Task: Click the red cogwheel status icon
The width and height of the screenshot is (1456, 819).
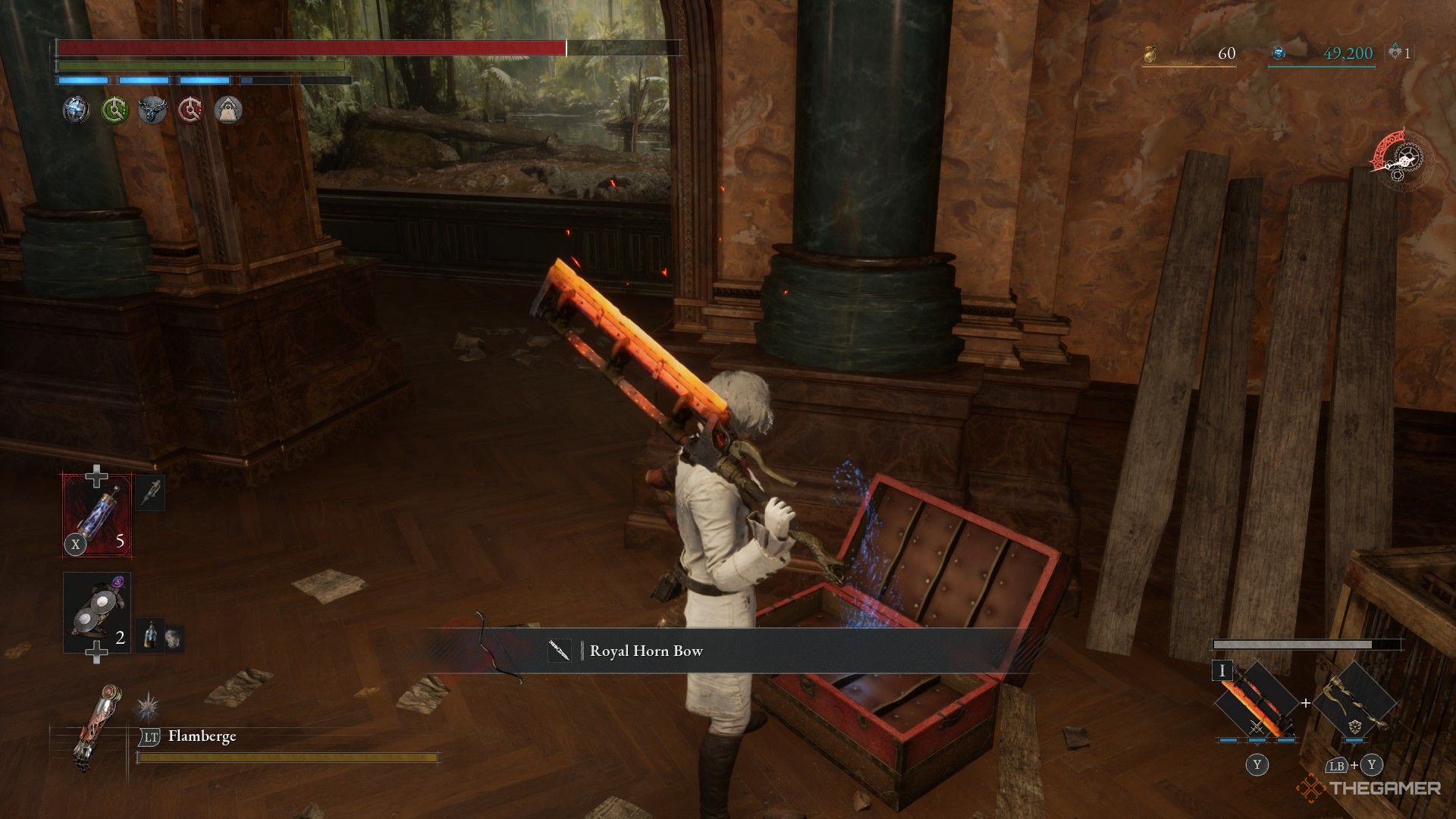Action: pyautogui.click(x=191, y=111)
